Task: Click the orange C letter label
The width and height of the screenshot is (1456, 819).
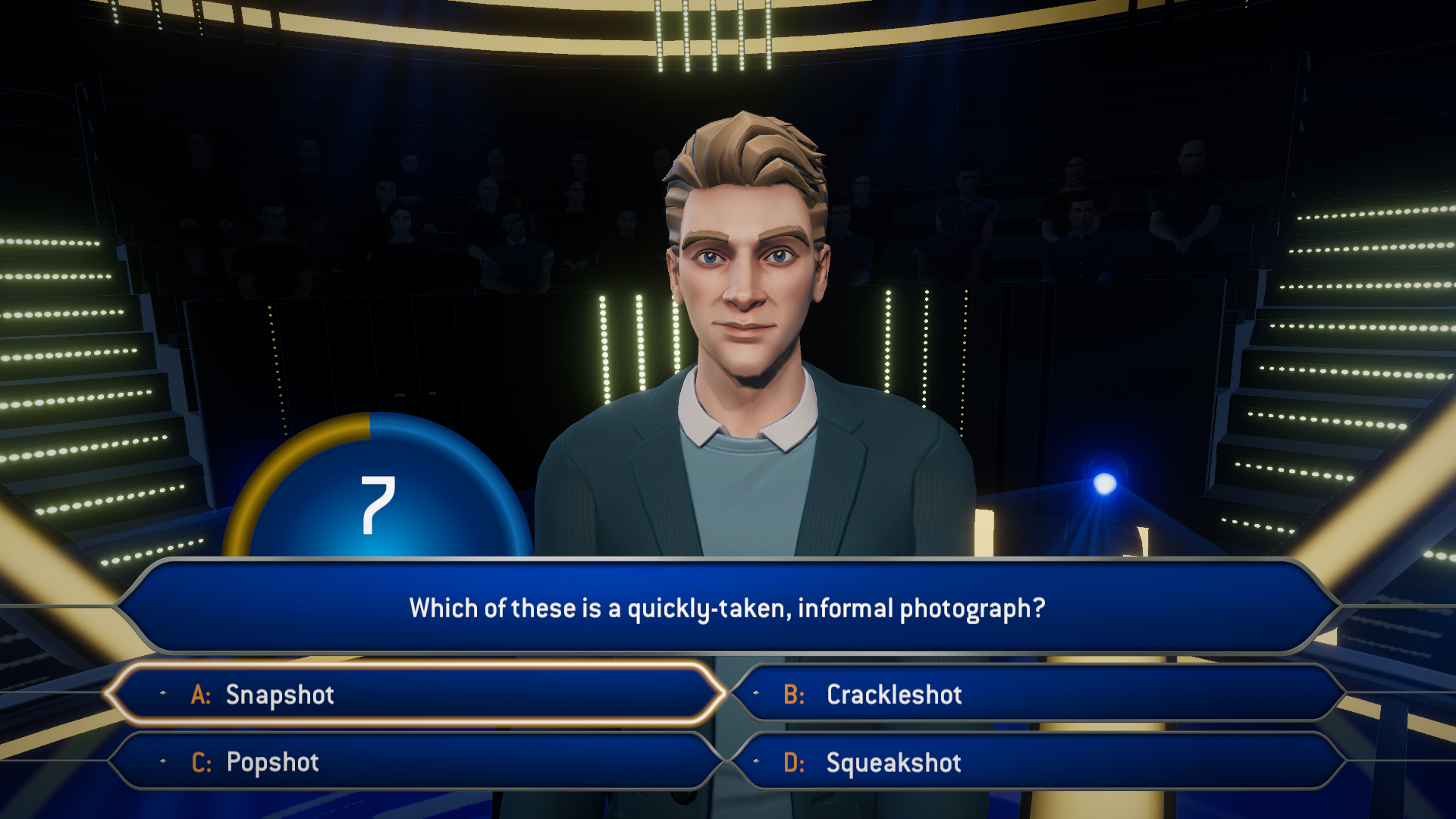Action: [201, 762]
